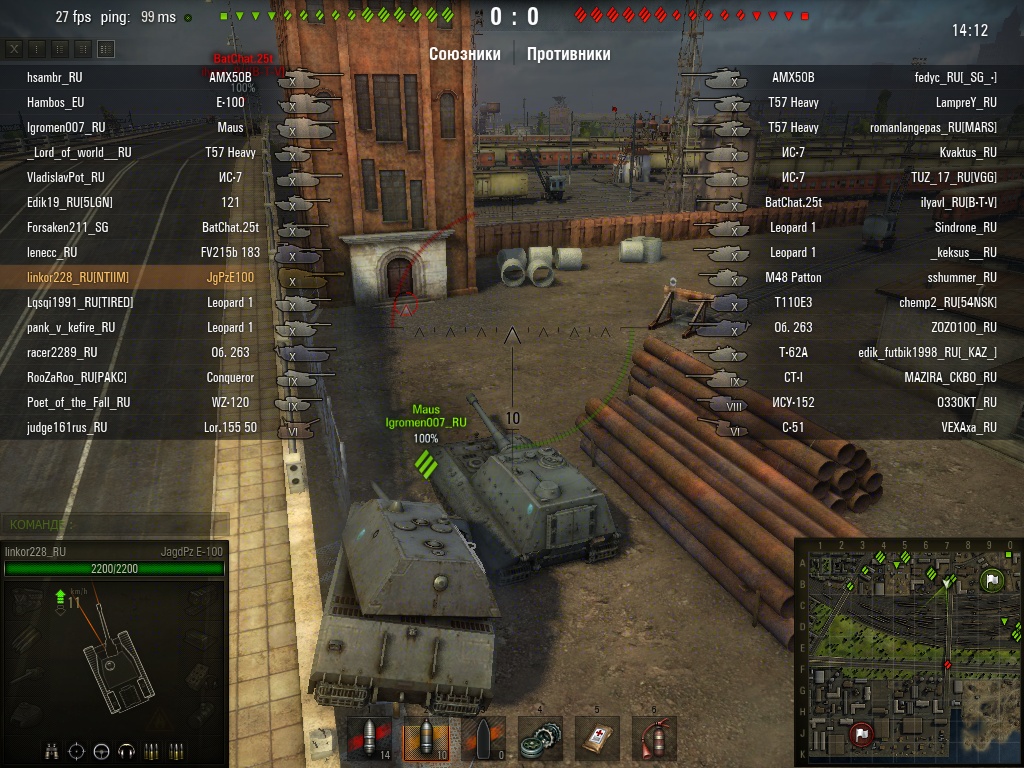Image resolution: width=1024 pixels, height=768 pixels.
Task: Select ally player hsambr_RU in the list
Action: (x=55, y=77)
